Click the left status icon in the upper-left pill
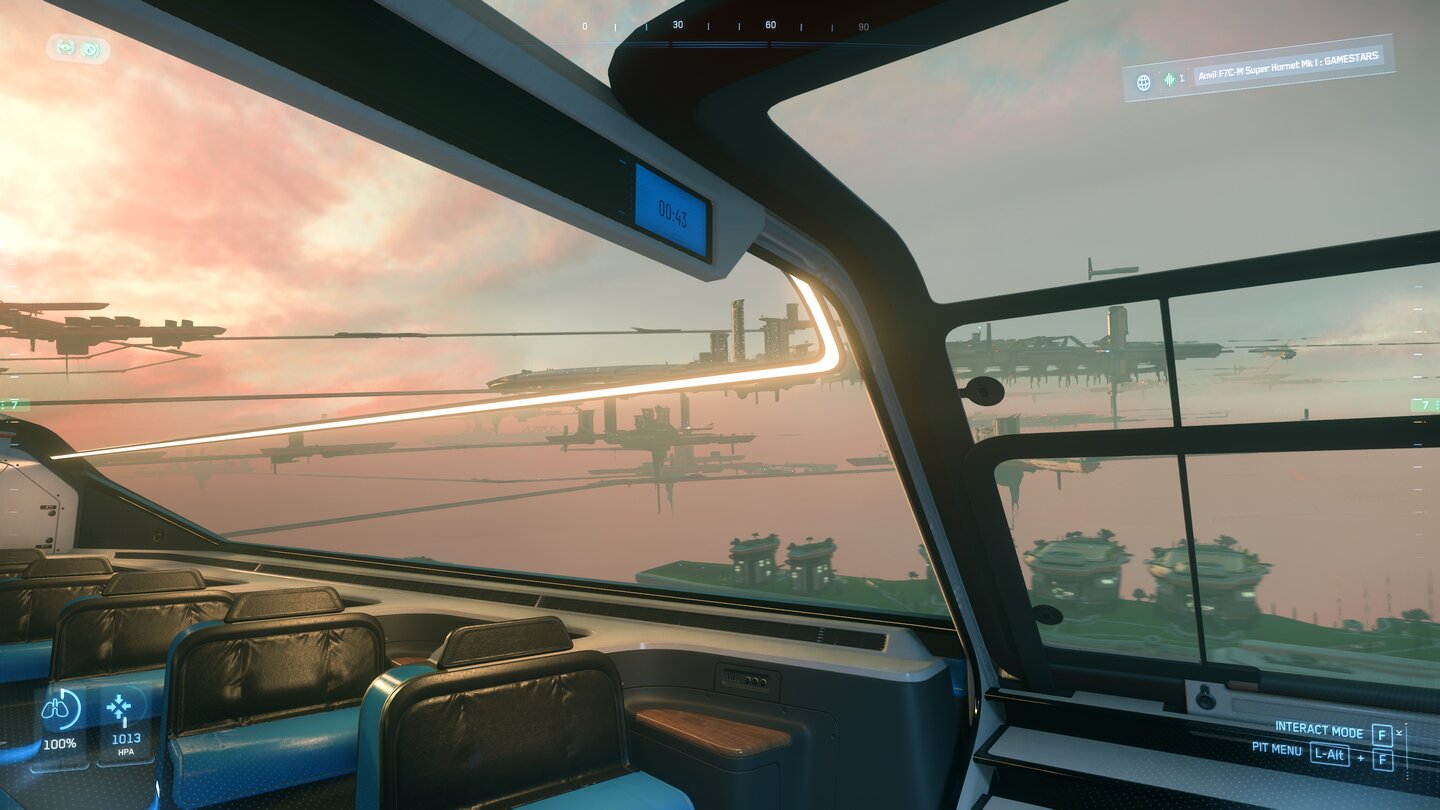The height and width of the screenshot is (810, 1440). pos(65,47)
